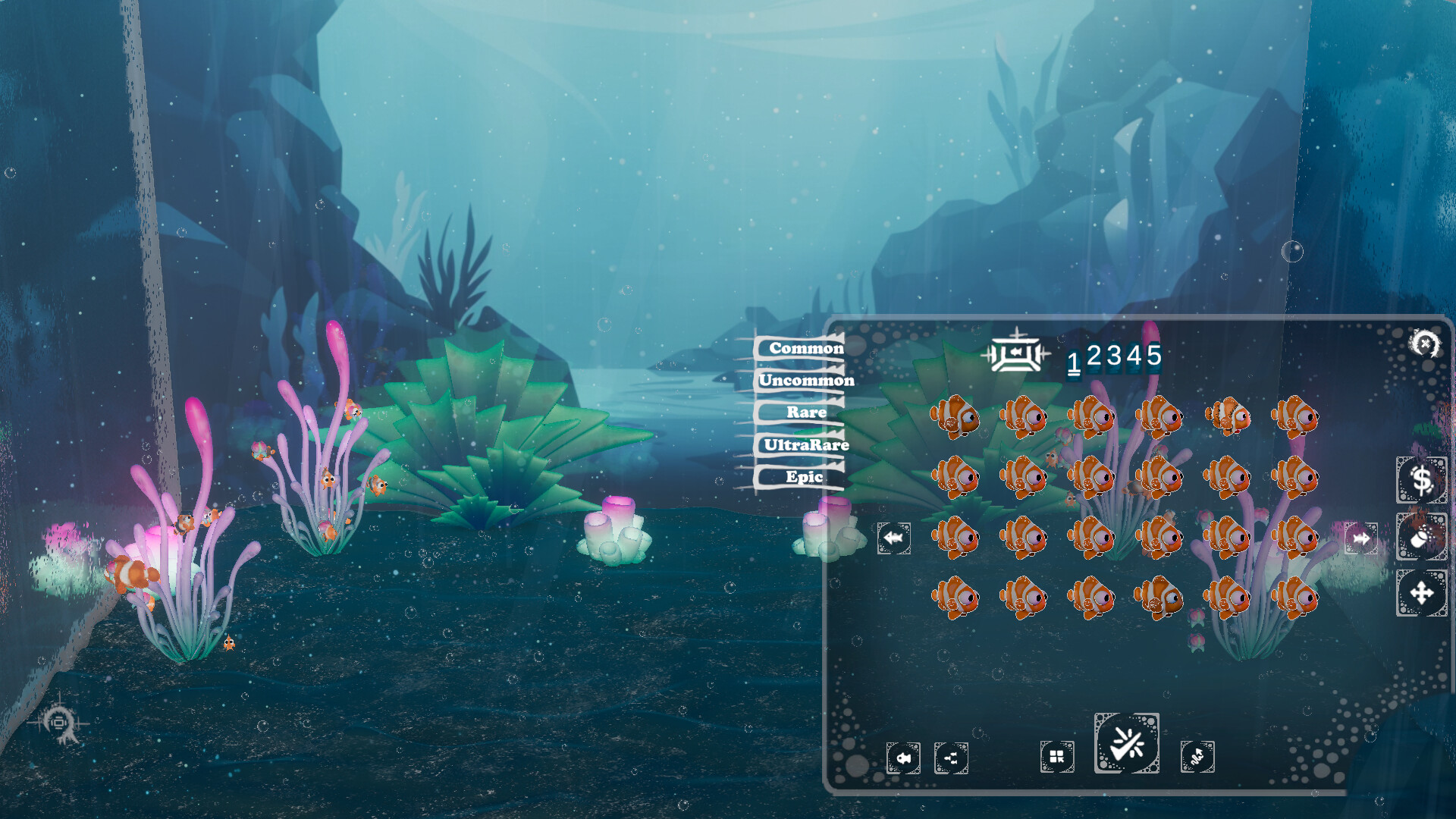Activate the fish food shaker button
The image size is (1456, 819).
click(x=1421, y=537)
